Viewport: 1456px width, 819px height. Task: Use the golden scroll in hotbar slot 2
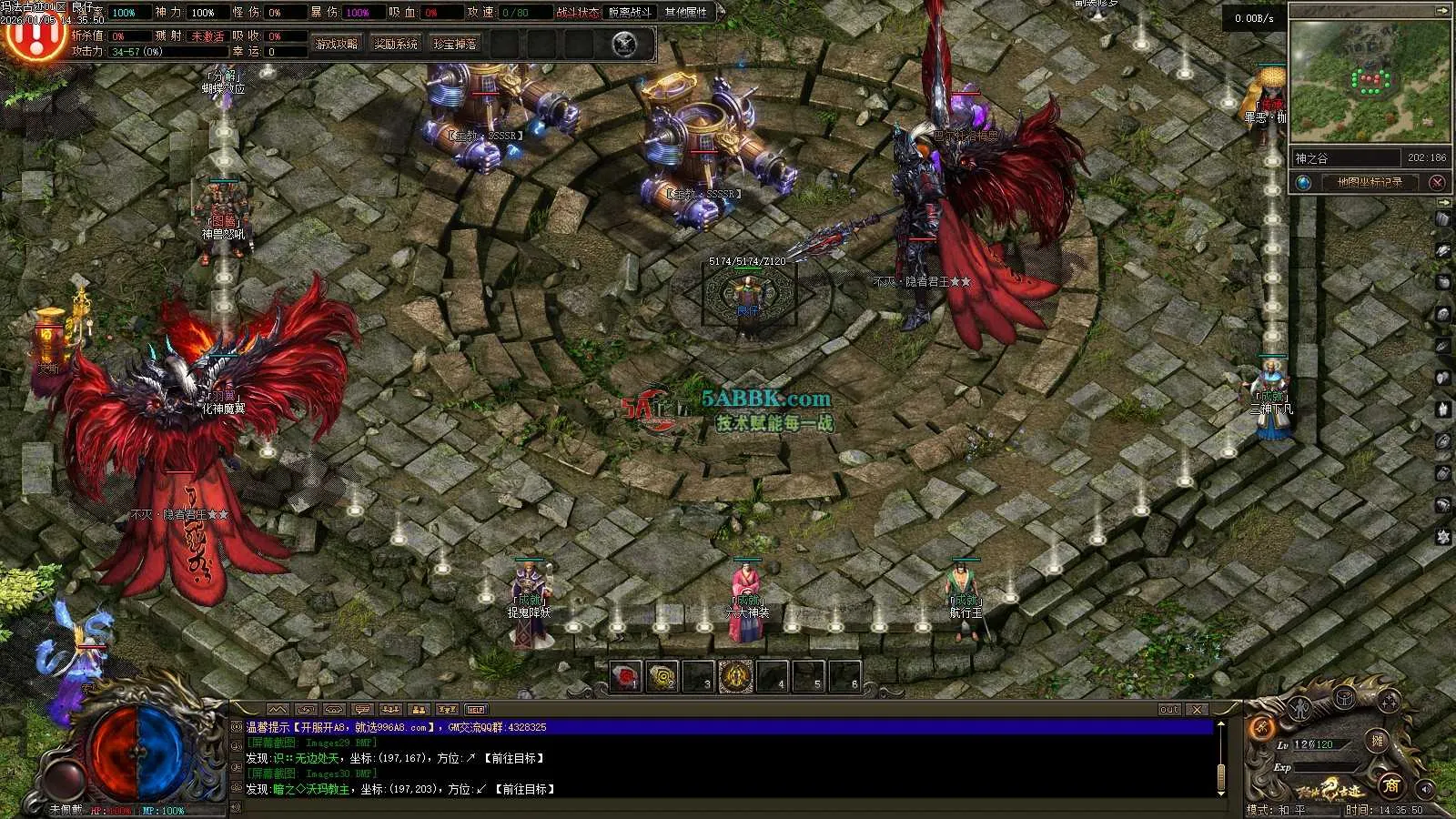click(662, 677)
